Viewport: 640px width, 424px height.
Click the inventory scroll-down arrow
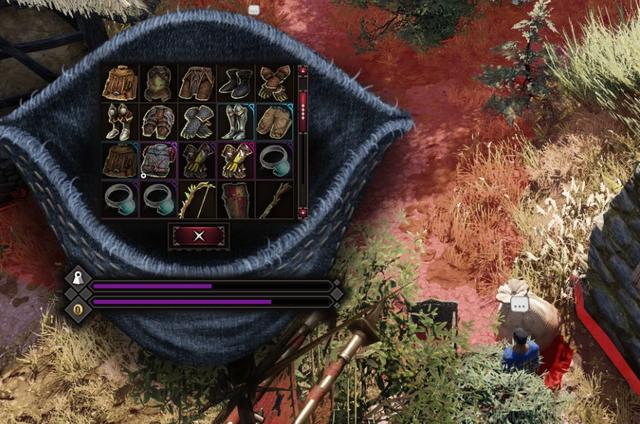pos(302,212)
